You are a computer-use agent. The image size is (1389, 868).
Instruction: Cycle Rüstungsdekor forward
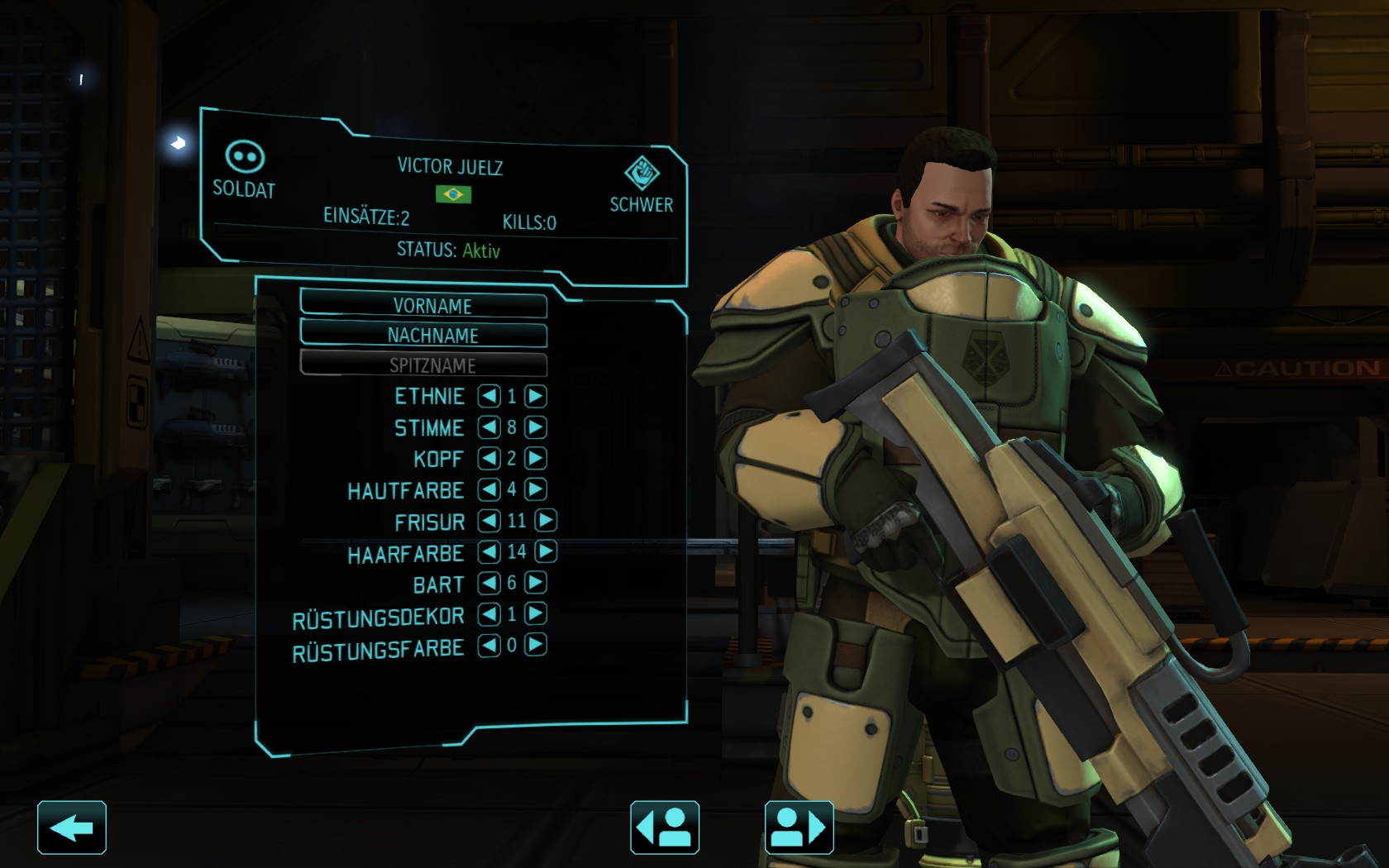pyautogui.click(x=536, y=613)
